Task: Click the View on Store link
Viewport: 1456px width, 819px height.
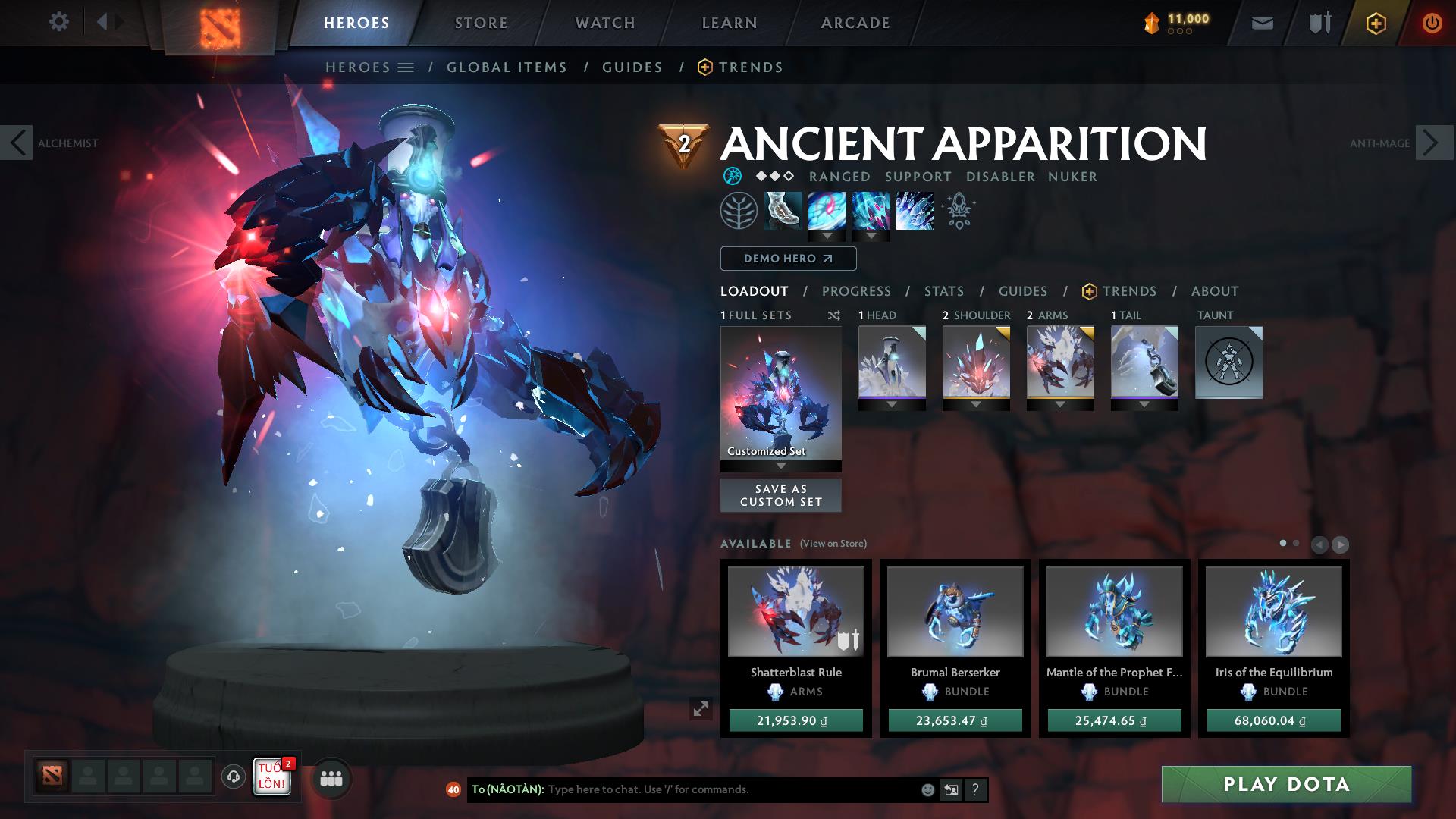Action: [x=833, y=544]
